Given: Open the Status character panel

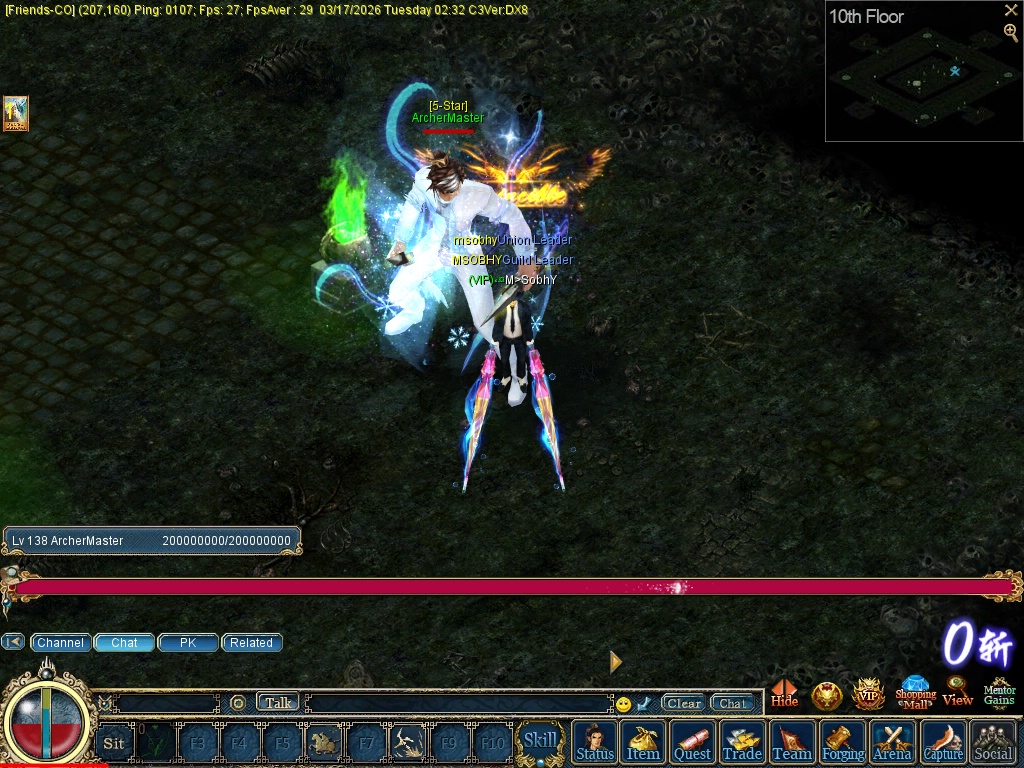Looking at the screenshot, I should tap(595, 742).
